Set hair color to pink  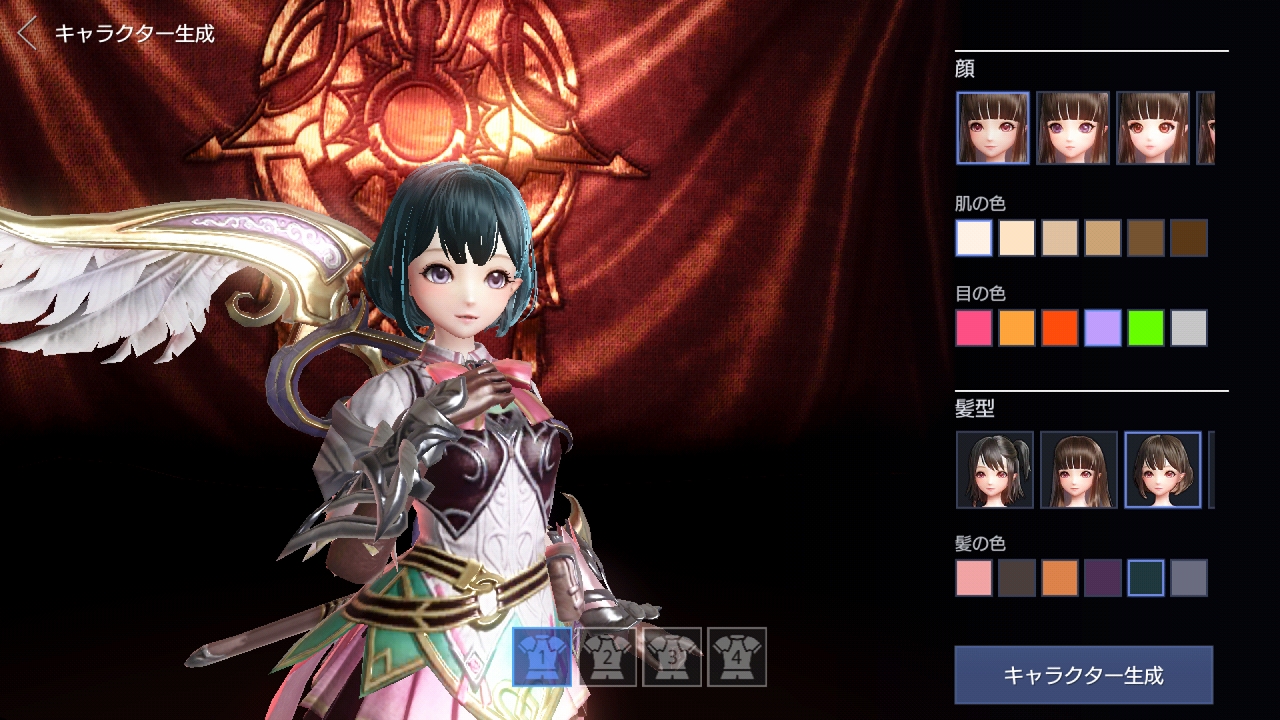[x=974, y=578]
